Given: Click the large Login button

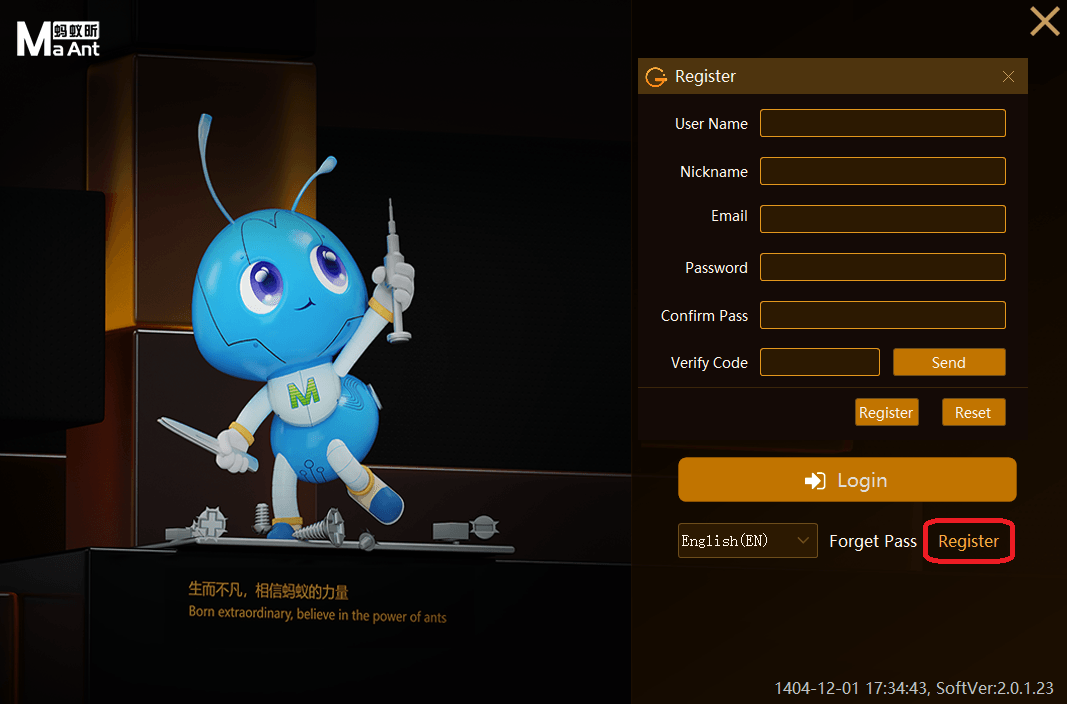Looking at the screenshot, I should (847, 480).
